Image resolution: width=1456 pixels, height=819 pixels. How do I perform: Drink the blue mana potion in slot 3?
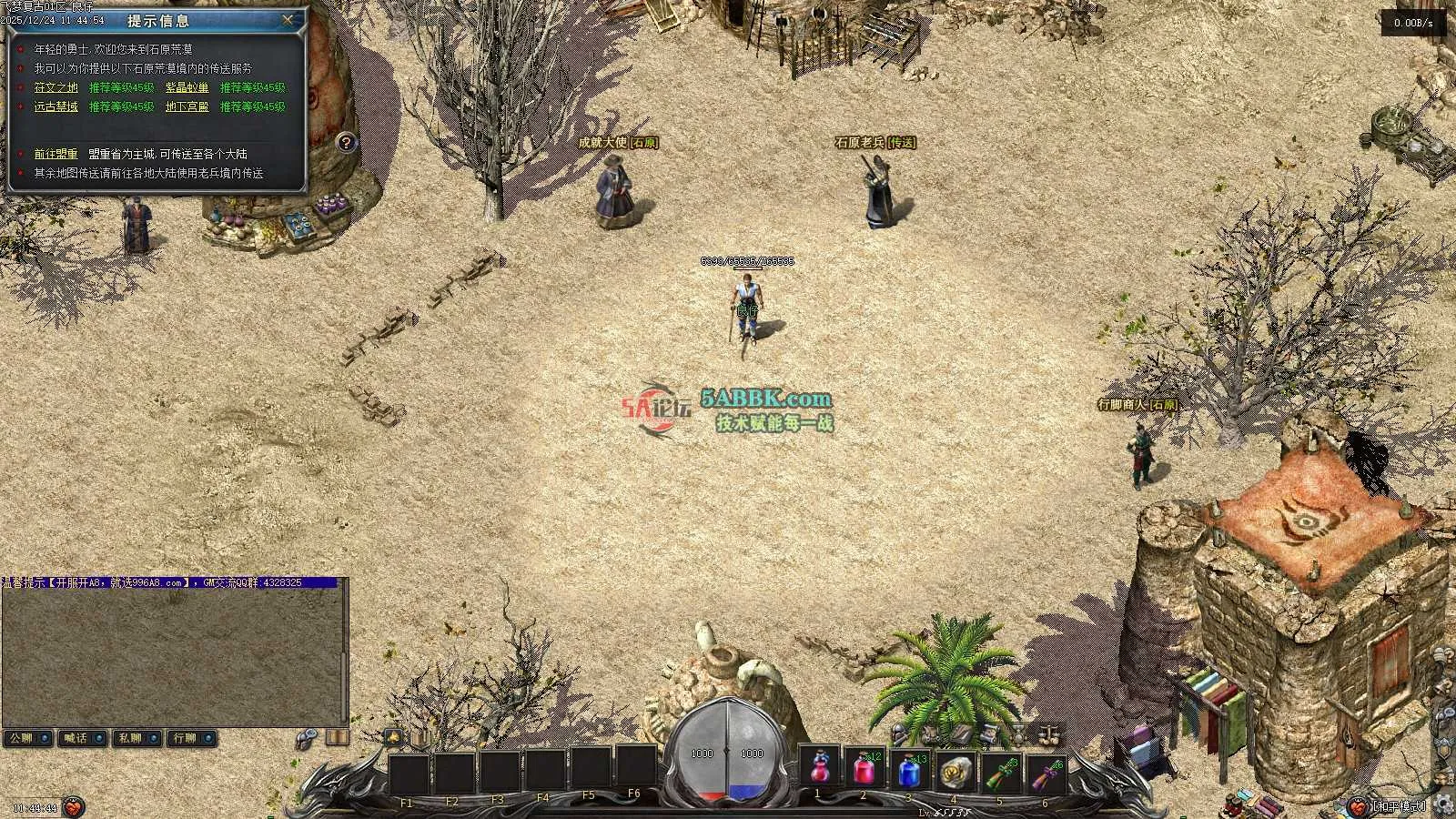[x=909, y=771]
